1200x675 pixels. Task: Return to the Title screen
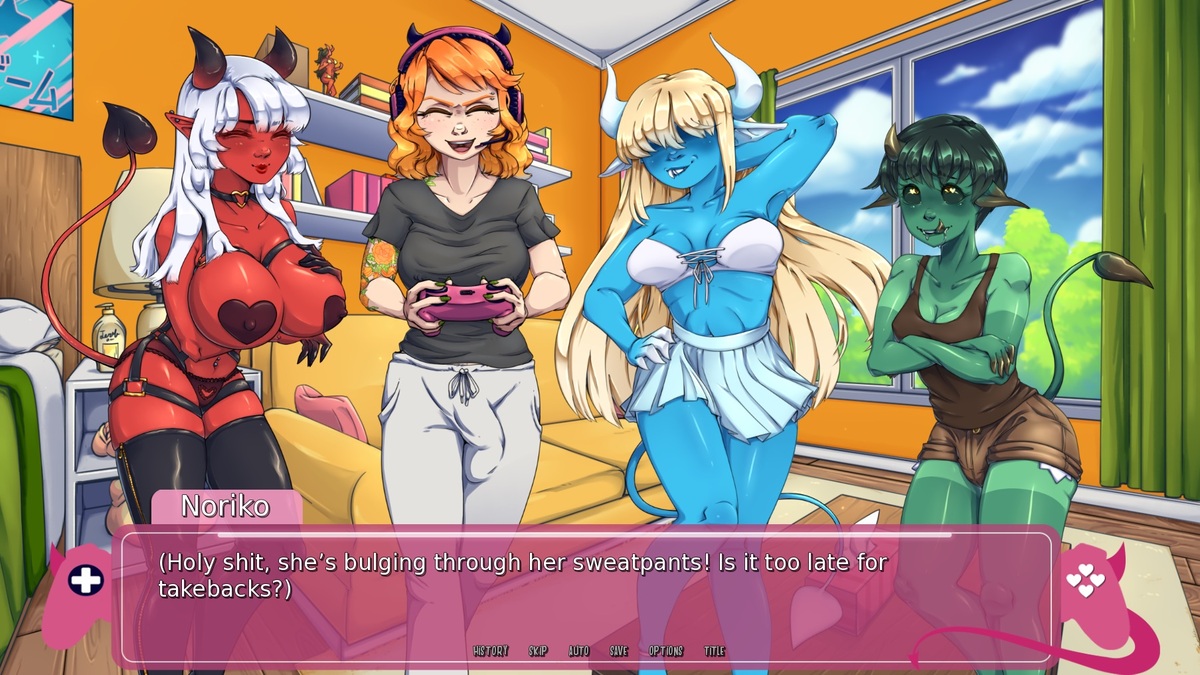tap(714, 651)
